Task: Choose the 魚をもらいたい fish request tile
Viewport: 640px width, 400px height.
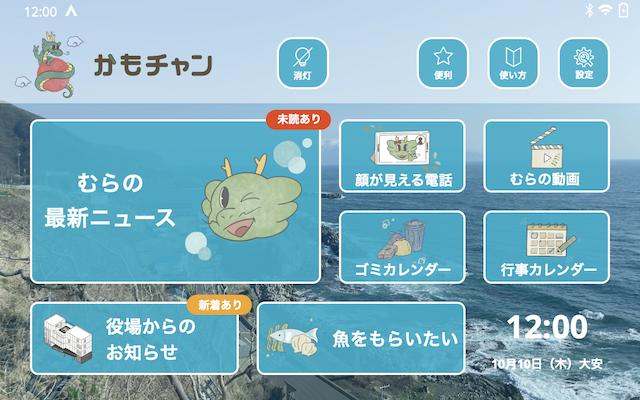Action: tap(361, 338)
